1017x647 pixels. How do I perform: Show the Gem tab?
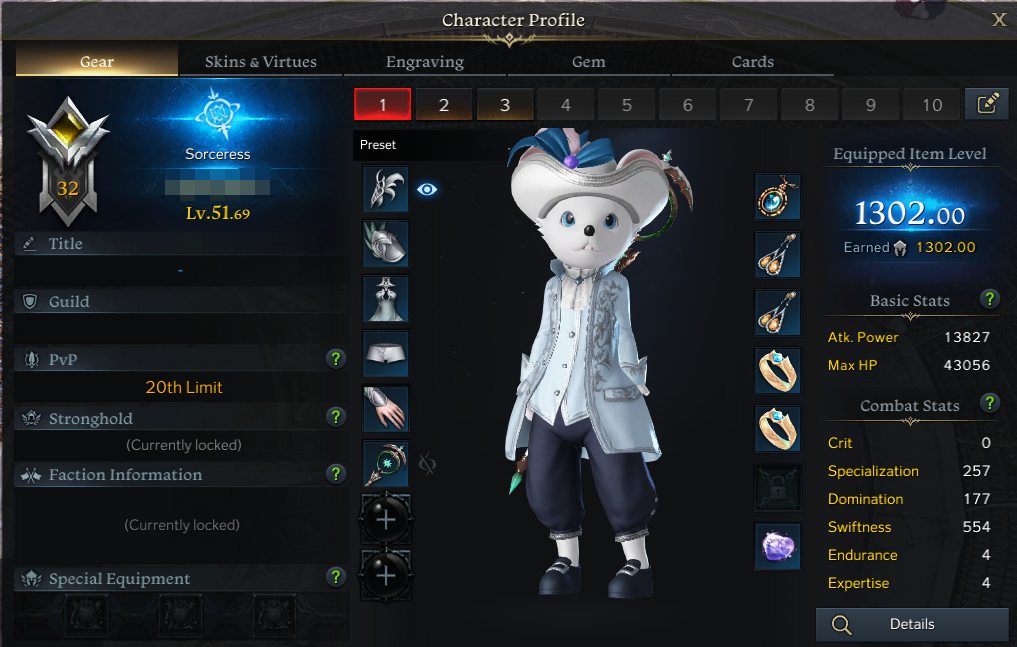588,62
